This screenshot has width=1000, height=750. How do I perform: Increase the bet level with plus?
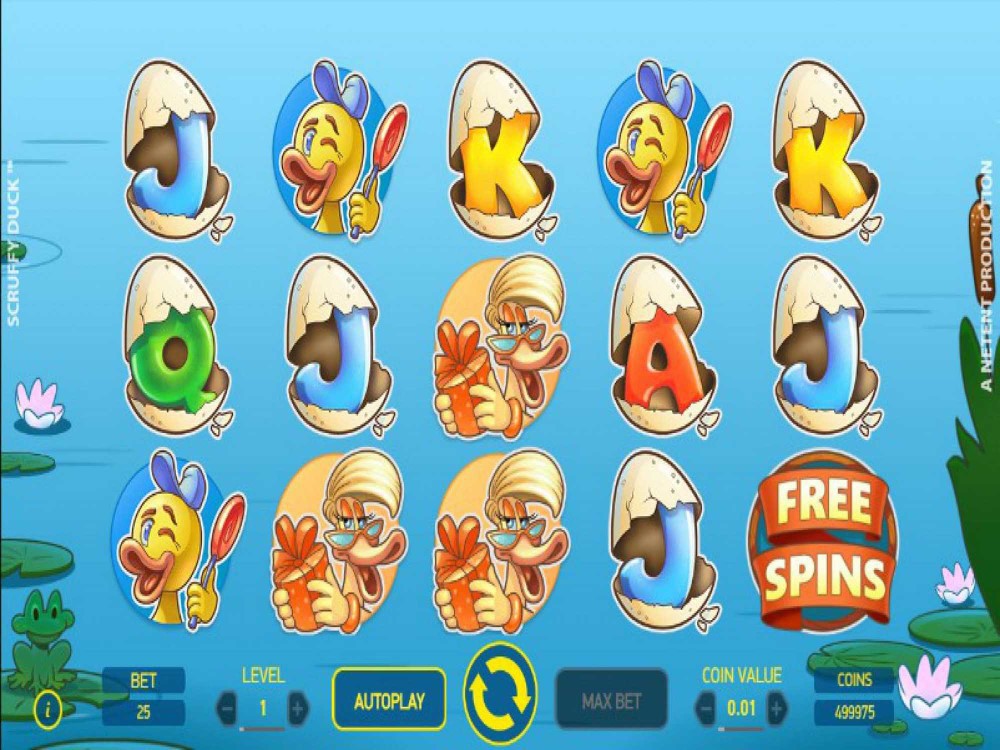point(298,709)
